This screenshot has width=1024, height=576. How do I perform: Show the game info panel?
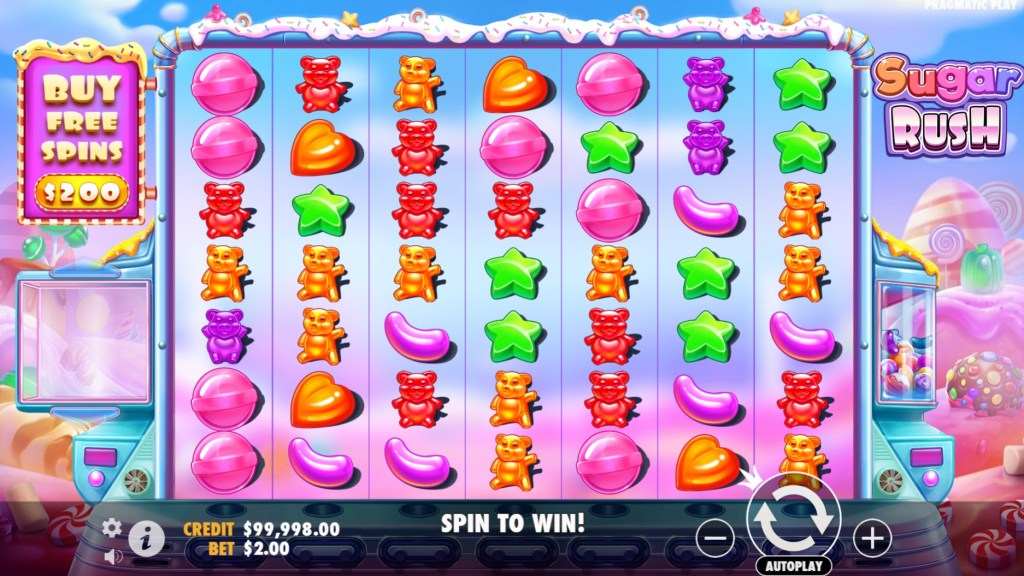tap(146, 539)
